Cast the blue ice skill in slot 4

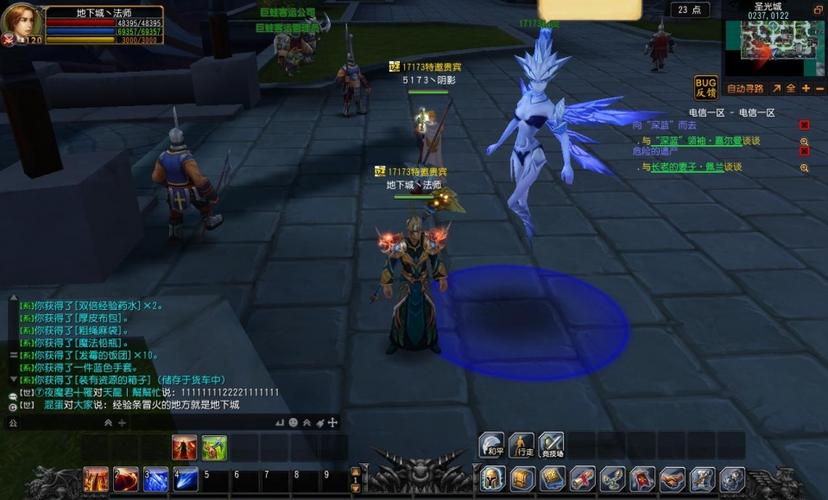point(186,479)
